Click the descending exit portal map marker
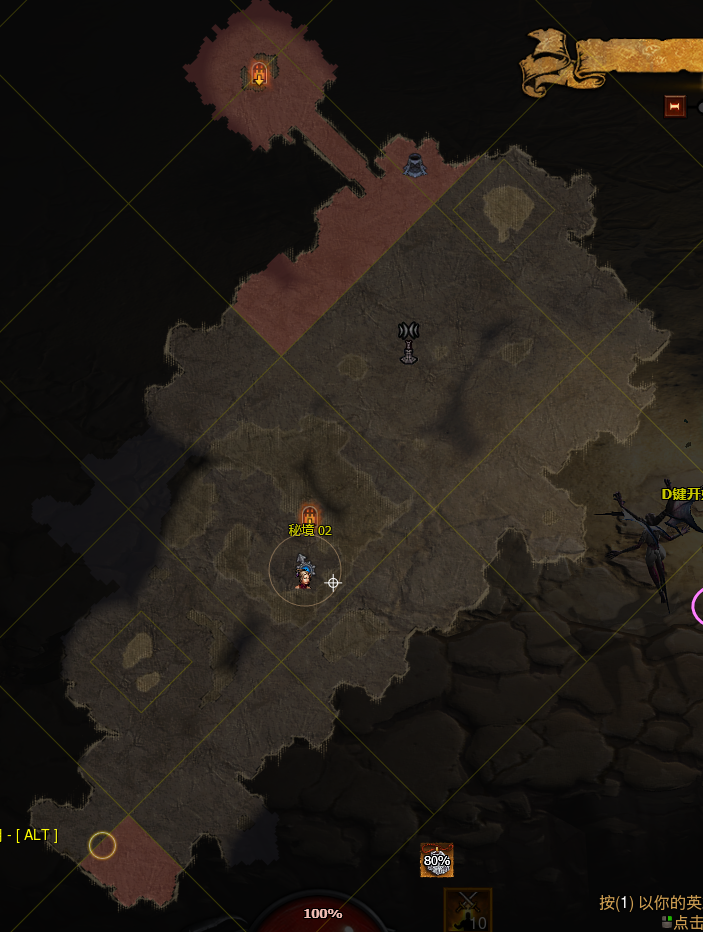Screen dimensions: 703x932 pyautogui.click(x=259, y=74)
